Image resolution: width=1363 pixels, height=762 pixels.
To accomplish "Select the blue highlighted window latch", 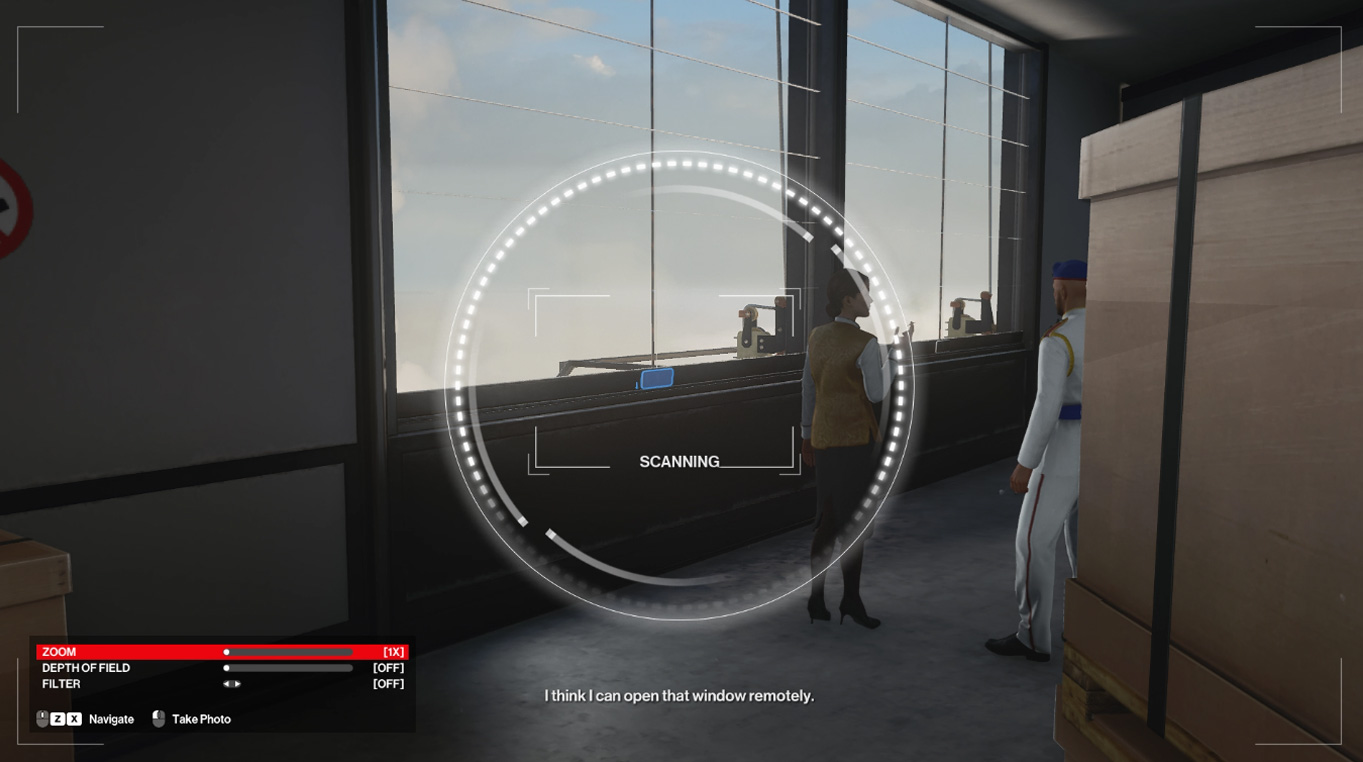I will (655, 378).
